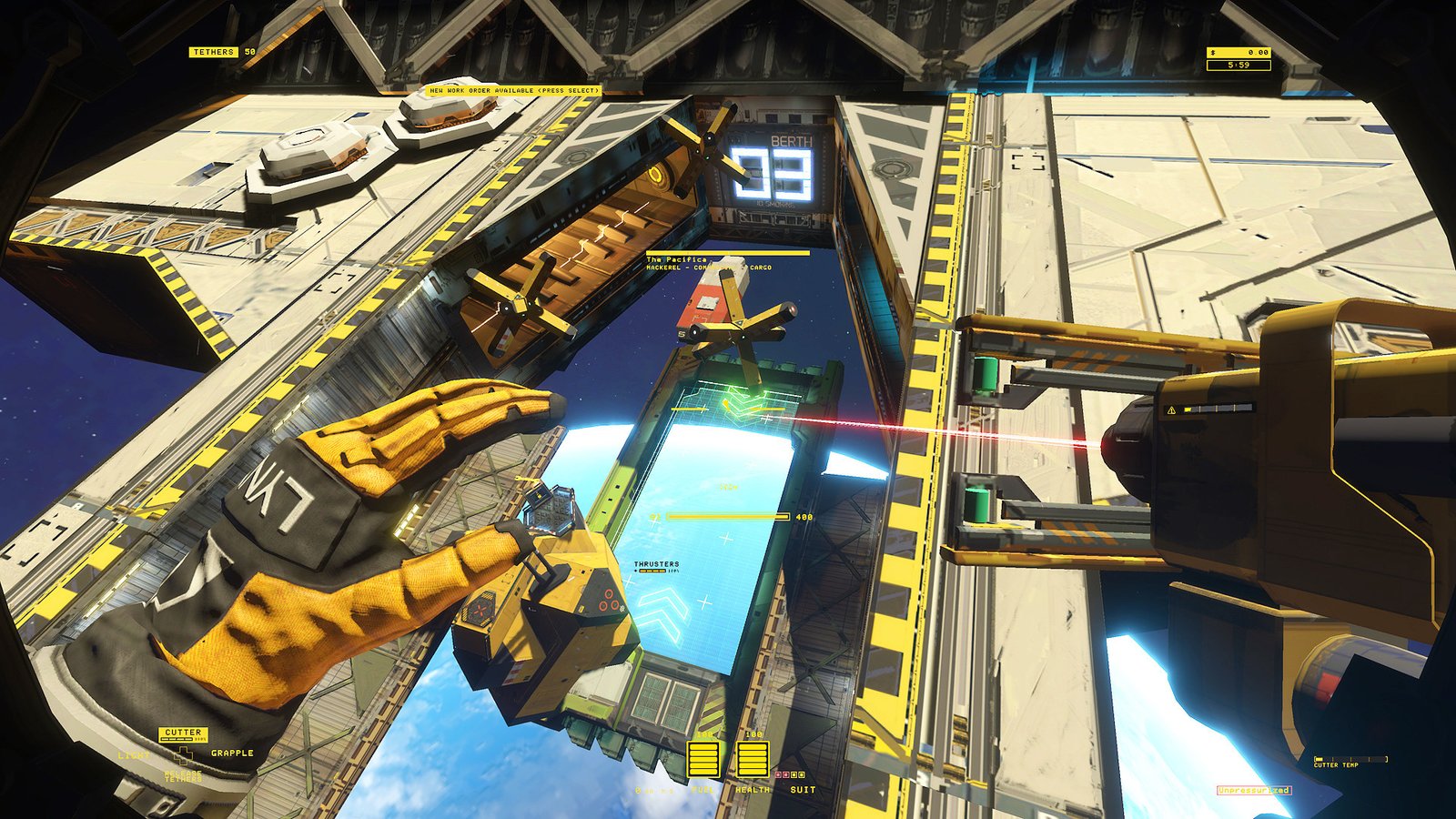Select the Grapple tool on the tool cross
This screenshot has height=819, width=1456.
[x=232, y=753]
